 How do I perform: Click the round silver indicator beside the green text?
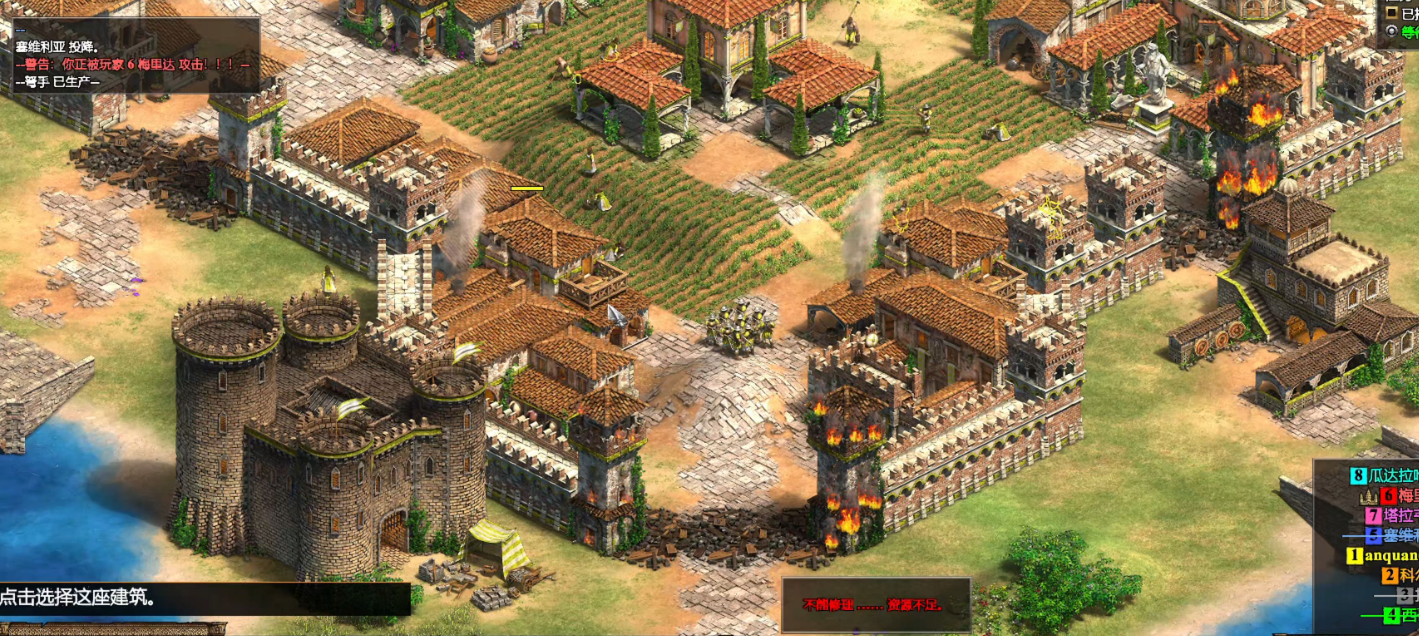coord(1392,32)
